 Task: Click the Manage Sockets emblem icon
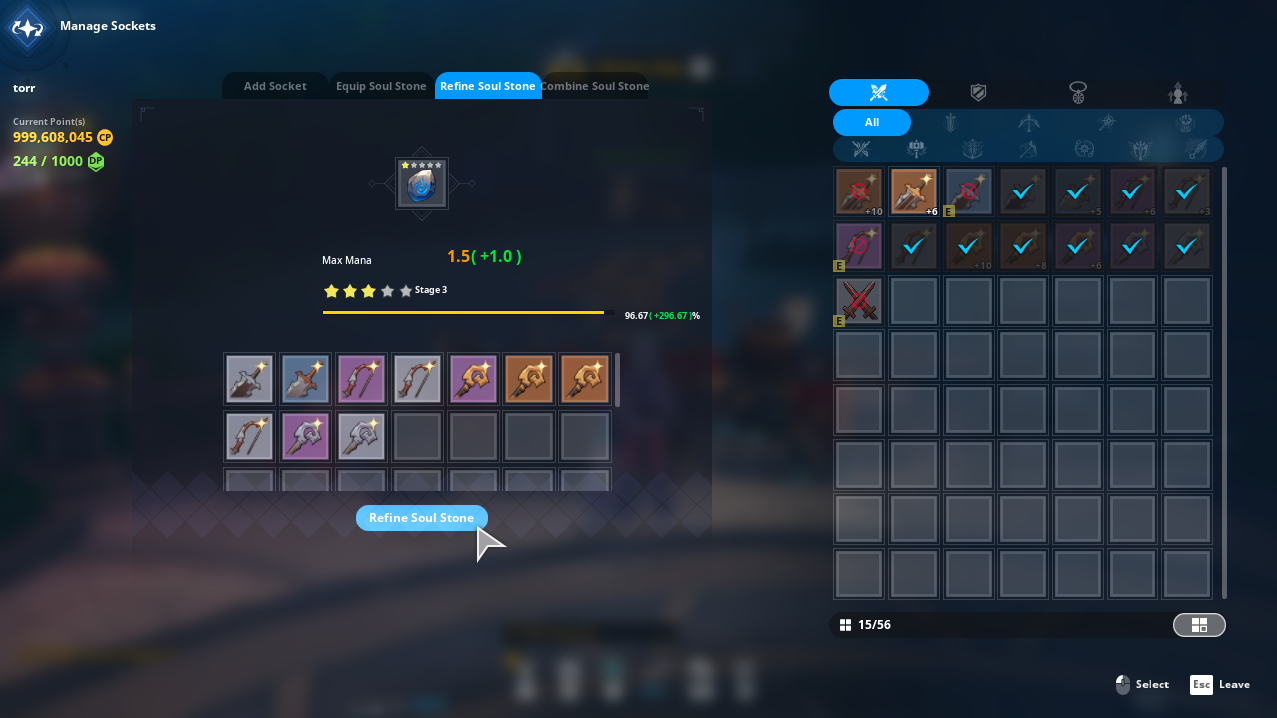click(x=27, y=27)
